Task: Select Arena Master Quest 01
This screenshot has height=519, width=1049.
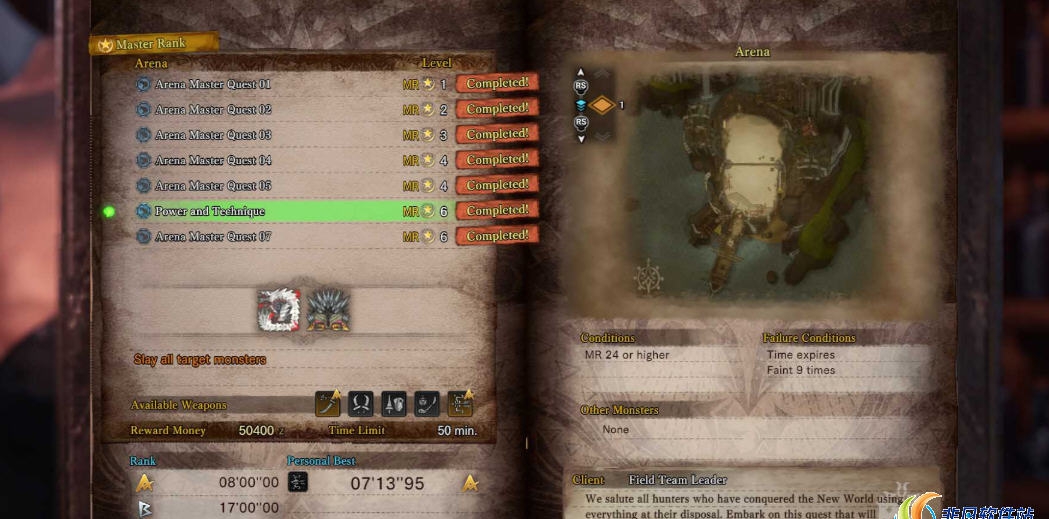Action: pos(213,84)
